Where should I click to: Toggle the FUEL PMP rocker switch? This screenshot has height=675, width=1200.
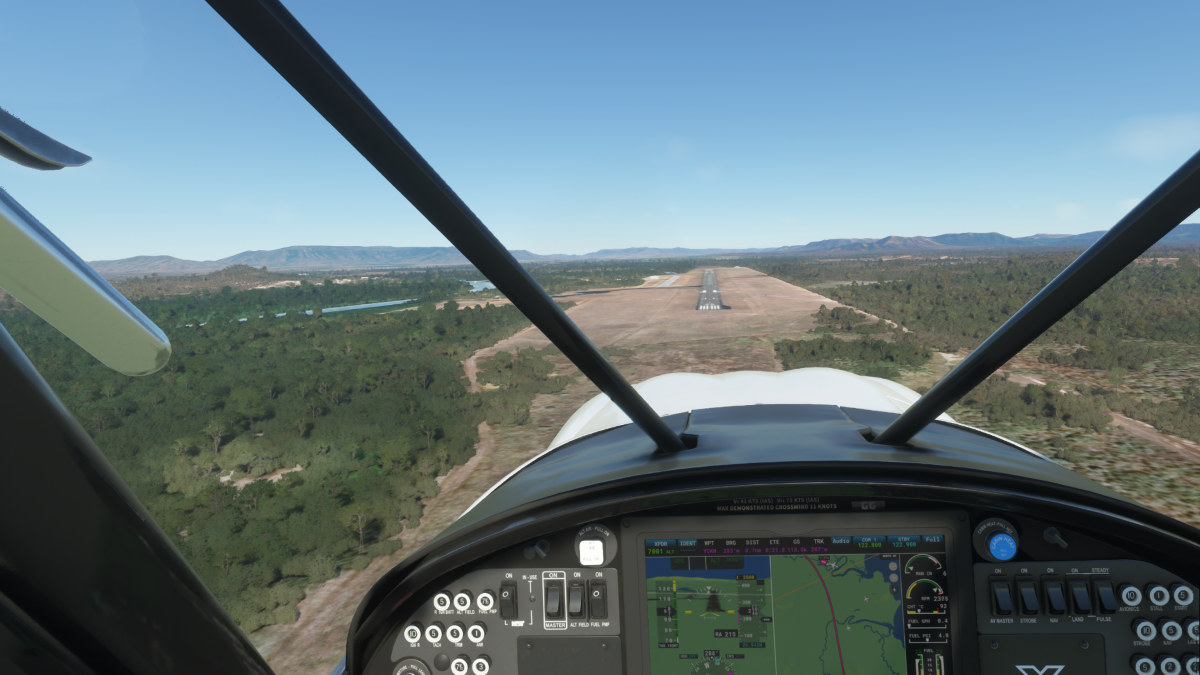(597, 599)
